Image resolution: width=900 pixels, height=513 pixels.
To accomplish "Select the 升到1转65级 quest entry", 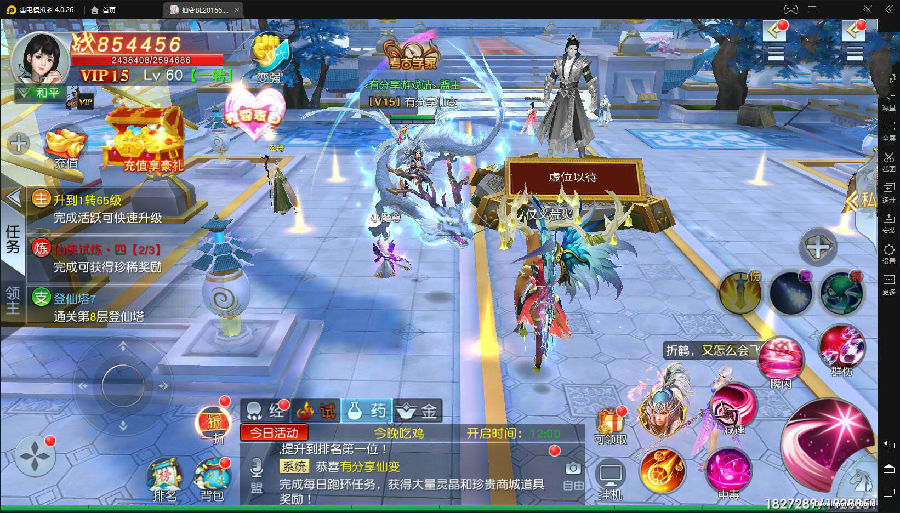I will tap(100, 207).
